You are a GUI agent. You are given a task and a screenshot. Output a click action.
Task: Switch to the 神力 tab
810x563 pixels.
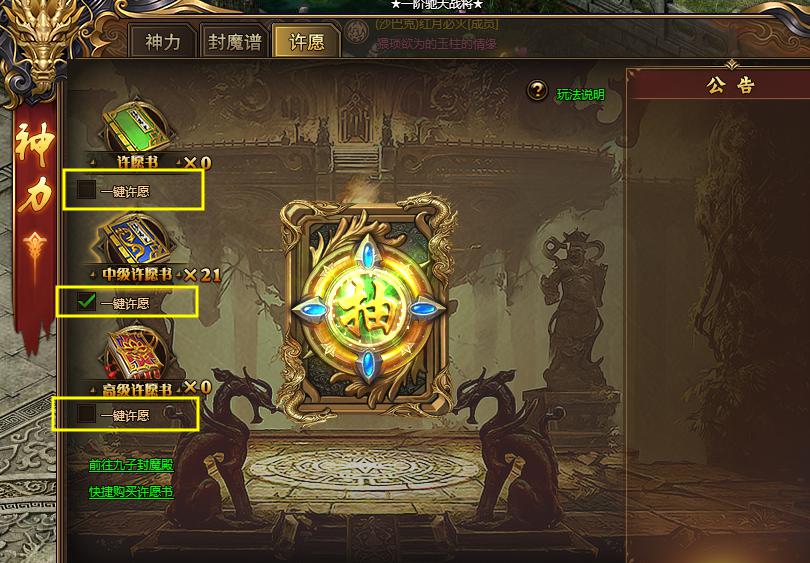click(163, 44)
